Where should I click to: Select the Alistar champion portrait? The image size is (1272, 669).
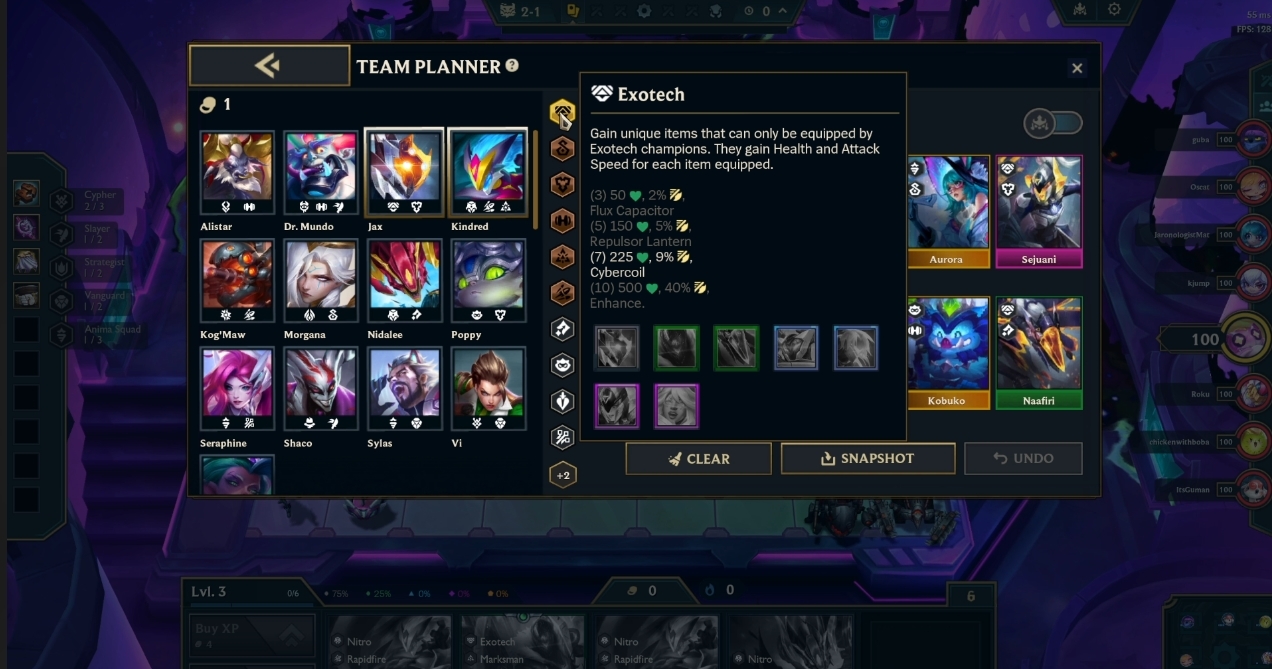coord(237,174)
